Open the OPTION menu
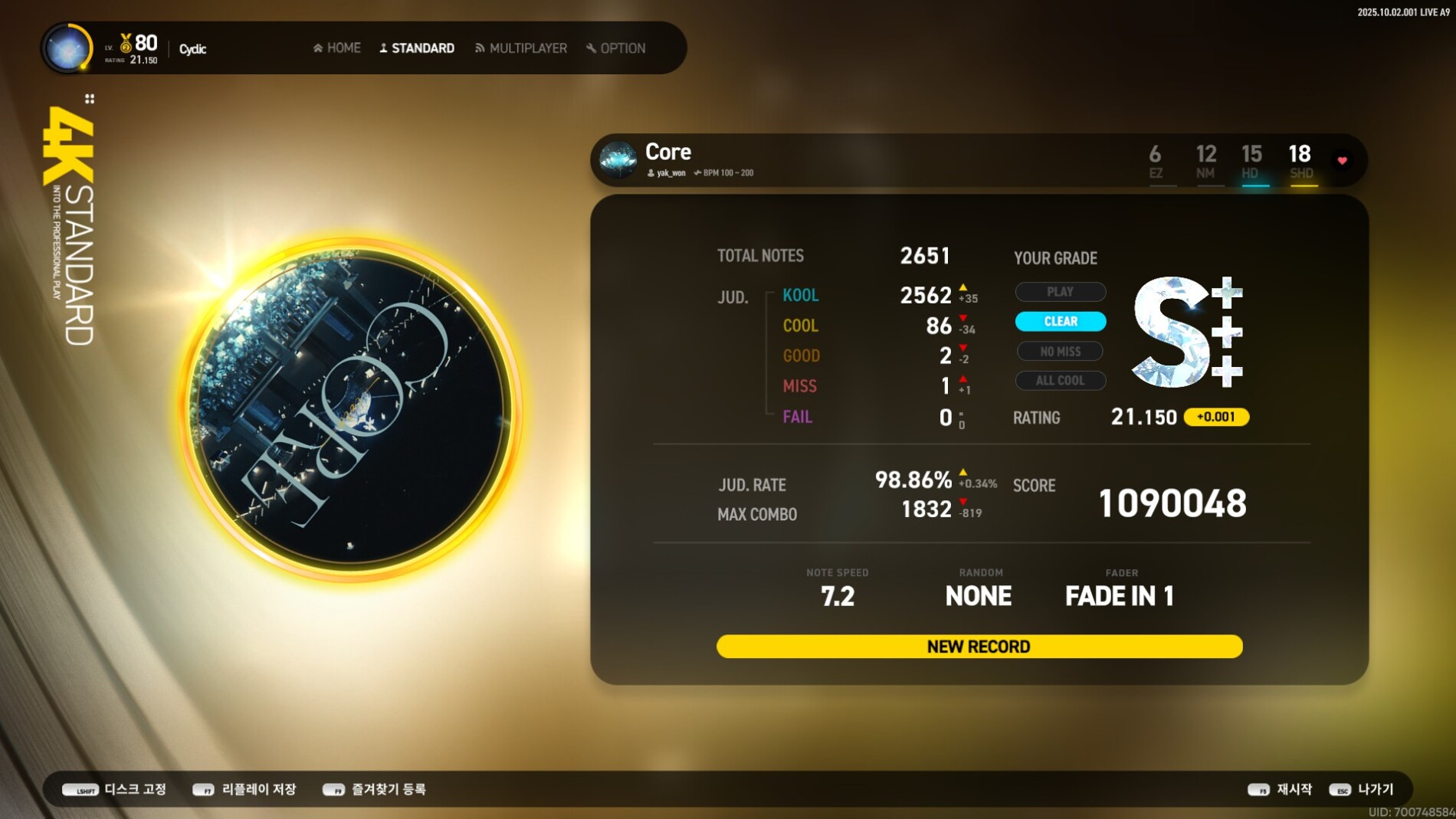The width and height of the screenshot is (1456, 819). 616,48
